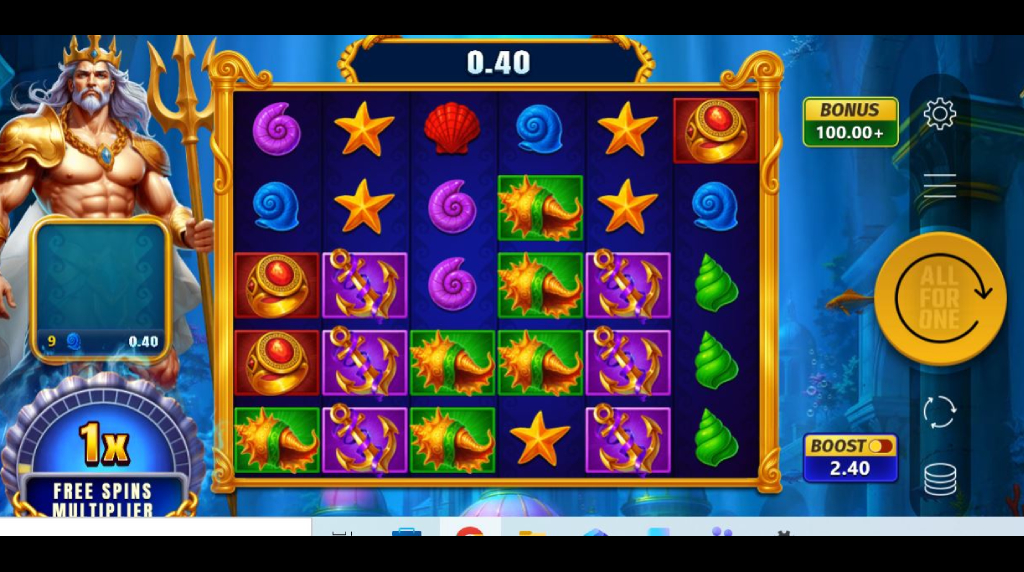Screen dimensions: 1024x572
Task: Open the three-line hamburger menu
Action: tap(939, 186)
